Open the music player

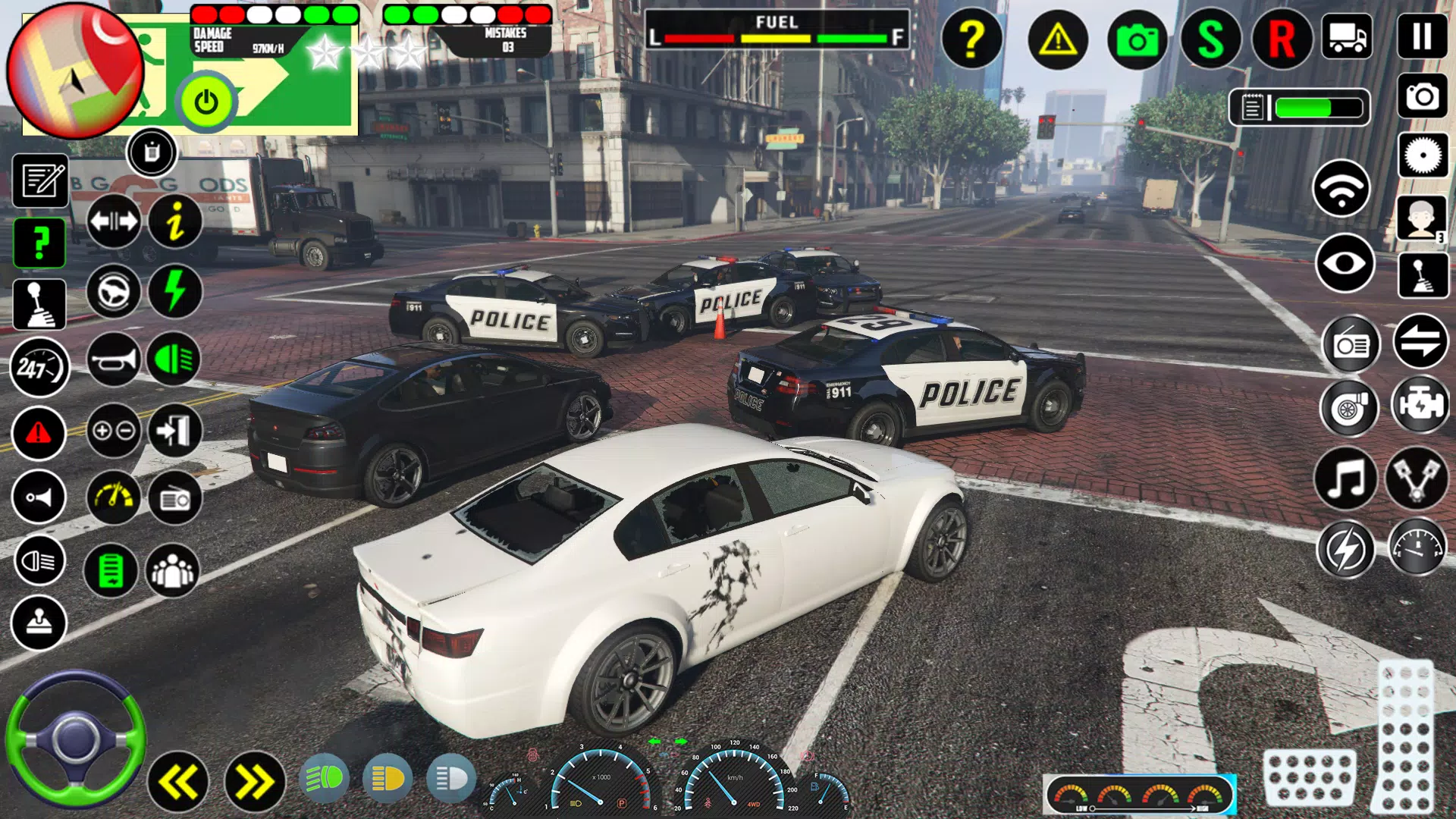pyautogui.click(x=1348, y=476)
